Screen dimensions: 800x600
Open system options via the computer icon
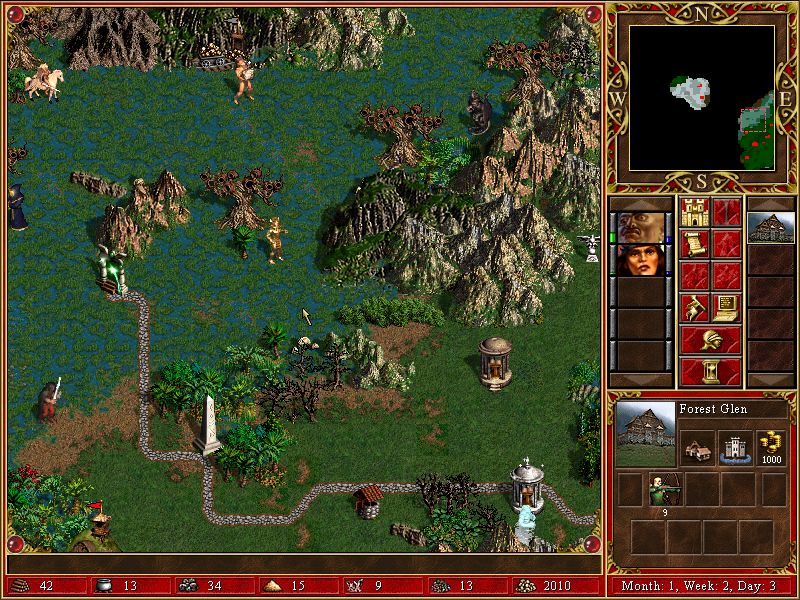click(726, 307)
